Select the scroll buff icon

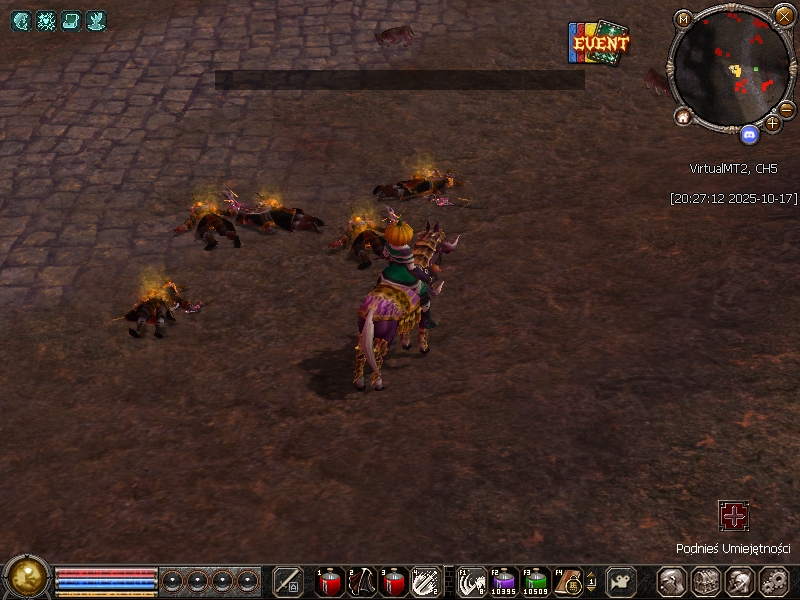click(x=71, y=21)
